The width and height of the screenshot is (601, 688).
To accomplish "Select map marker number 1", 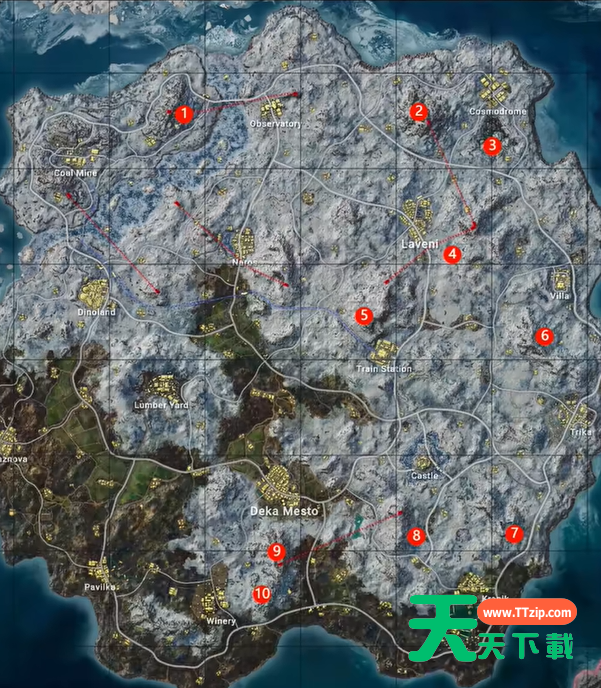I will pos(183,114).
